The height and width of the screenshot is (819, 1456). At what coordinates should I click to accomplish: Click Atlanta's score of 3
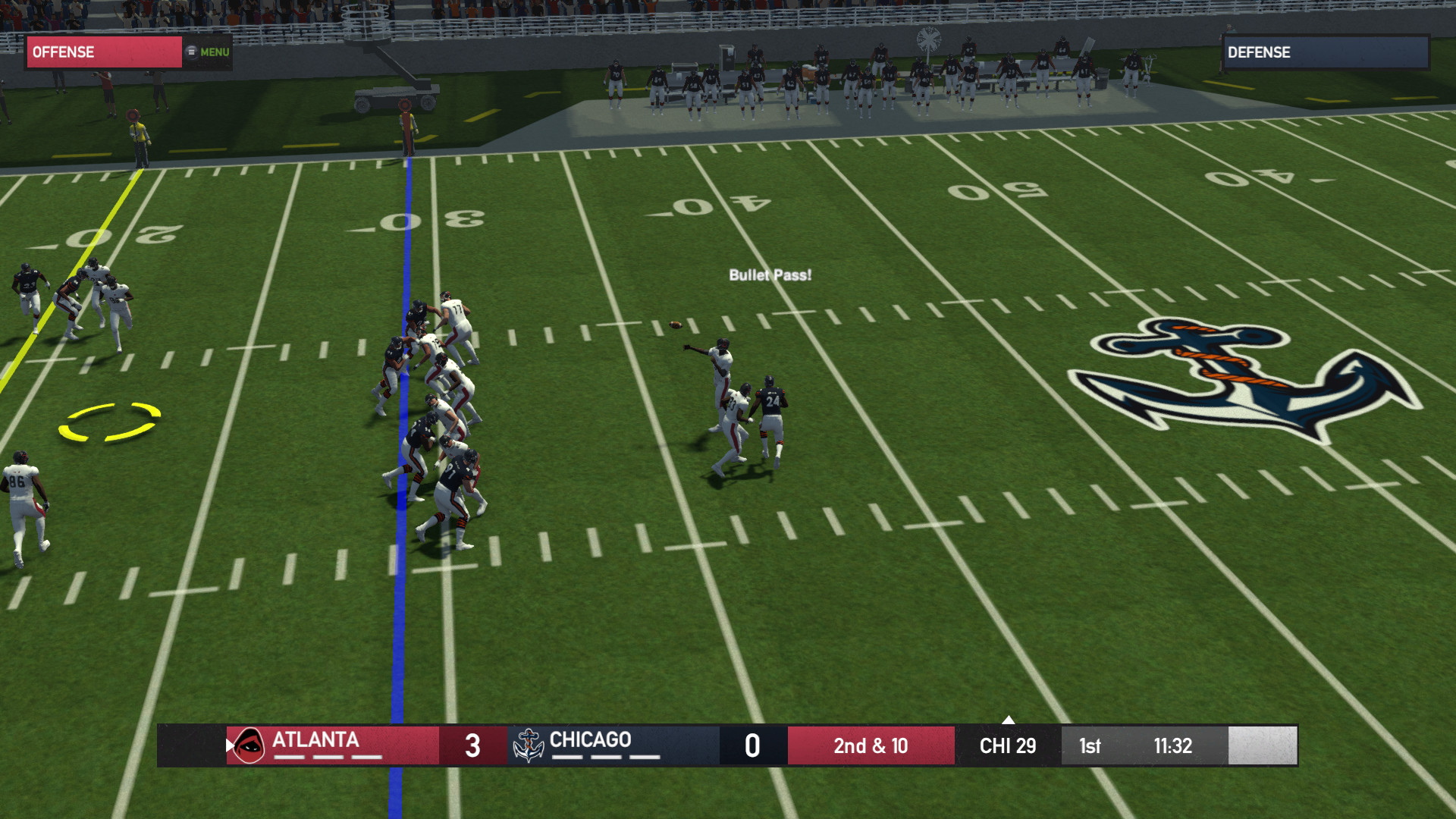tap(473, 745)
